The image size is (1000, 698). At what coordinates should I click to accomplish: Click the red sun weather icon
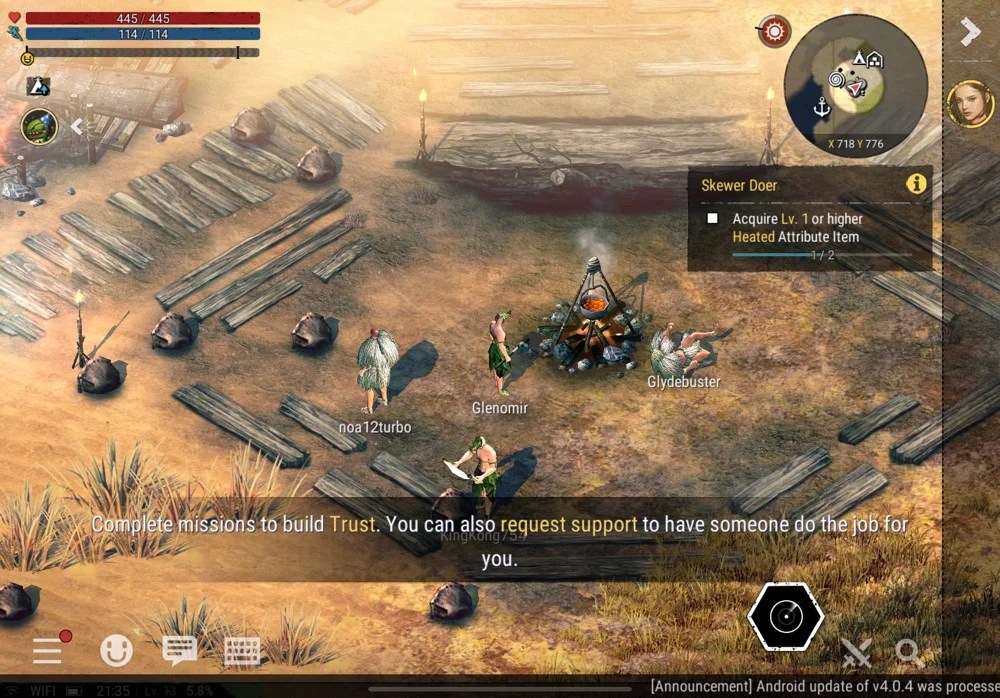[x=774, y=32]
